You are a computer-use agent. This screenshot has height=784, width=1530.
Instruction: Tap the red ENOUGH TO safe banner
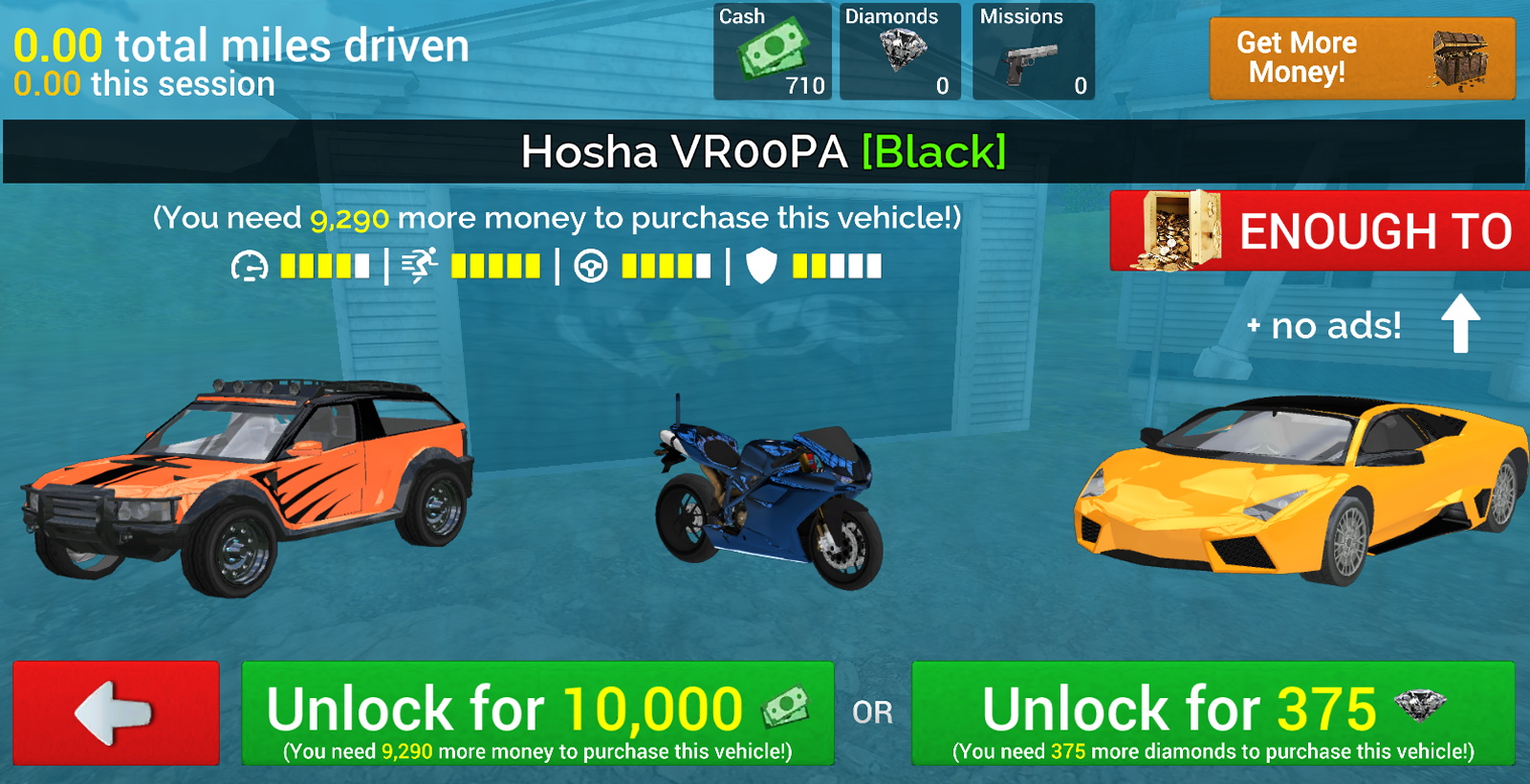coord(1321,230)
